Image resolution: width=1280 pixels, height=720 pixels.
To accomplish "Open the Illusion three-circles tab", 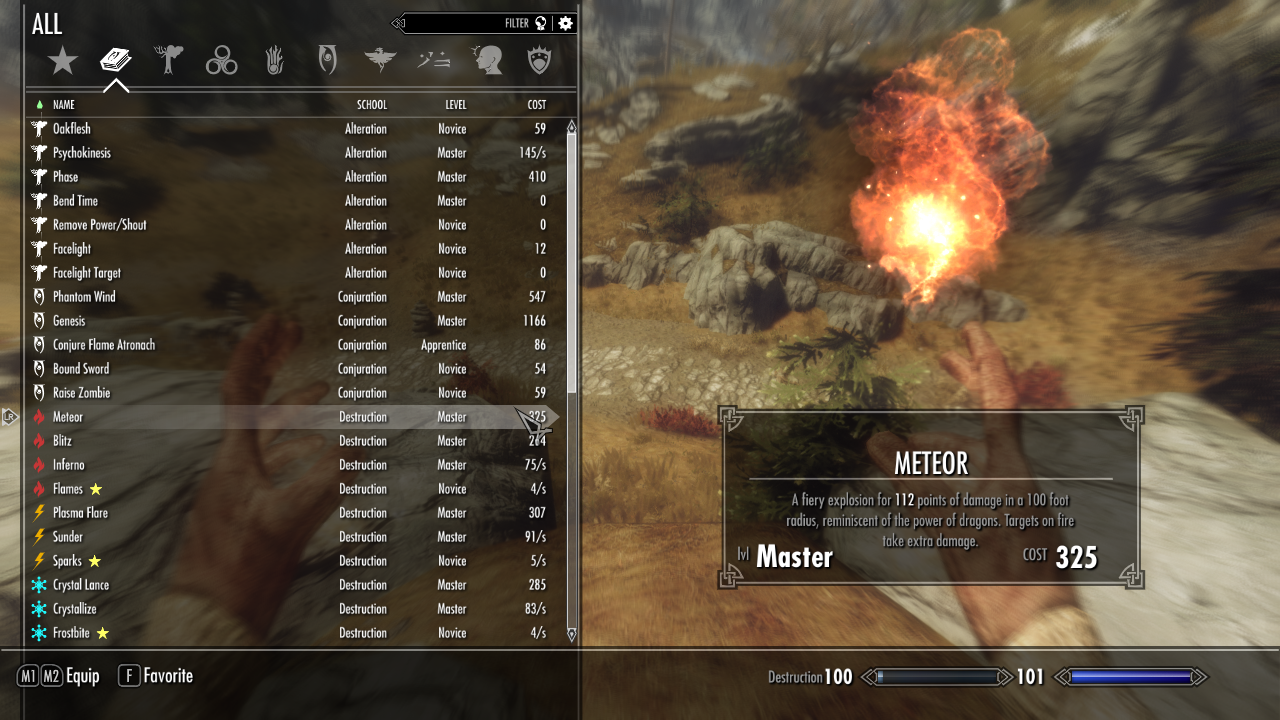I will point(221,62).
